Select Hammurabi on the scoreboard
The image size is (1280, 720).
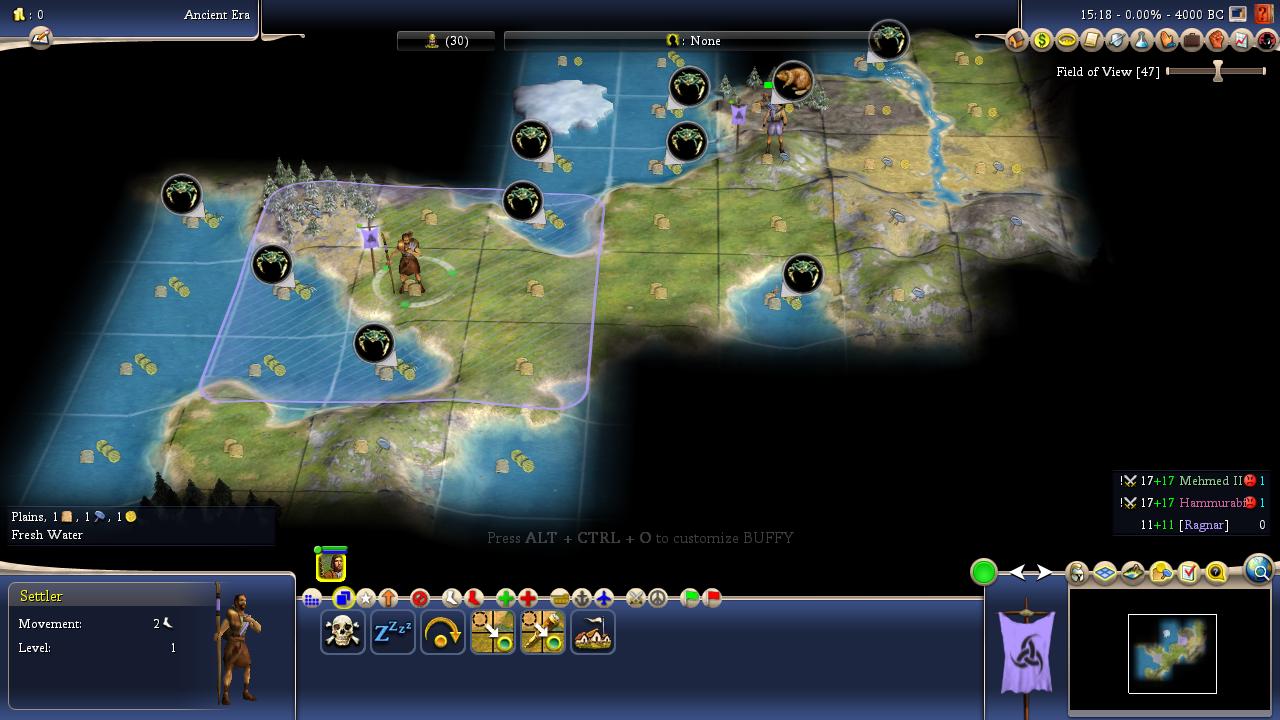point(1210,503)
